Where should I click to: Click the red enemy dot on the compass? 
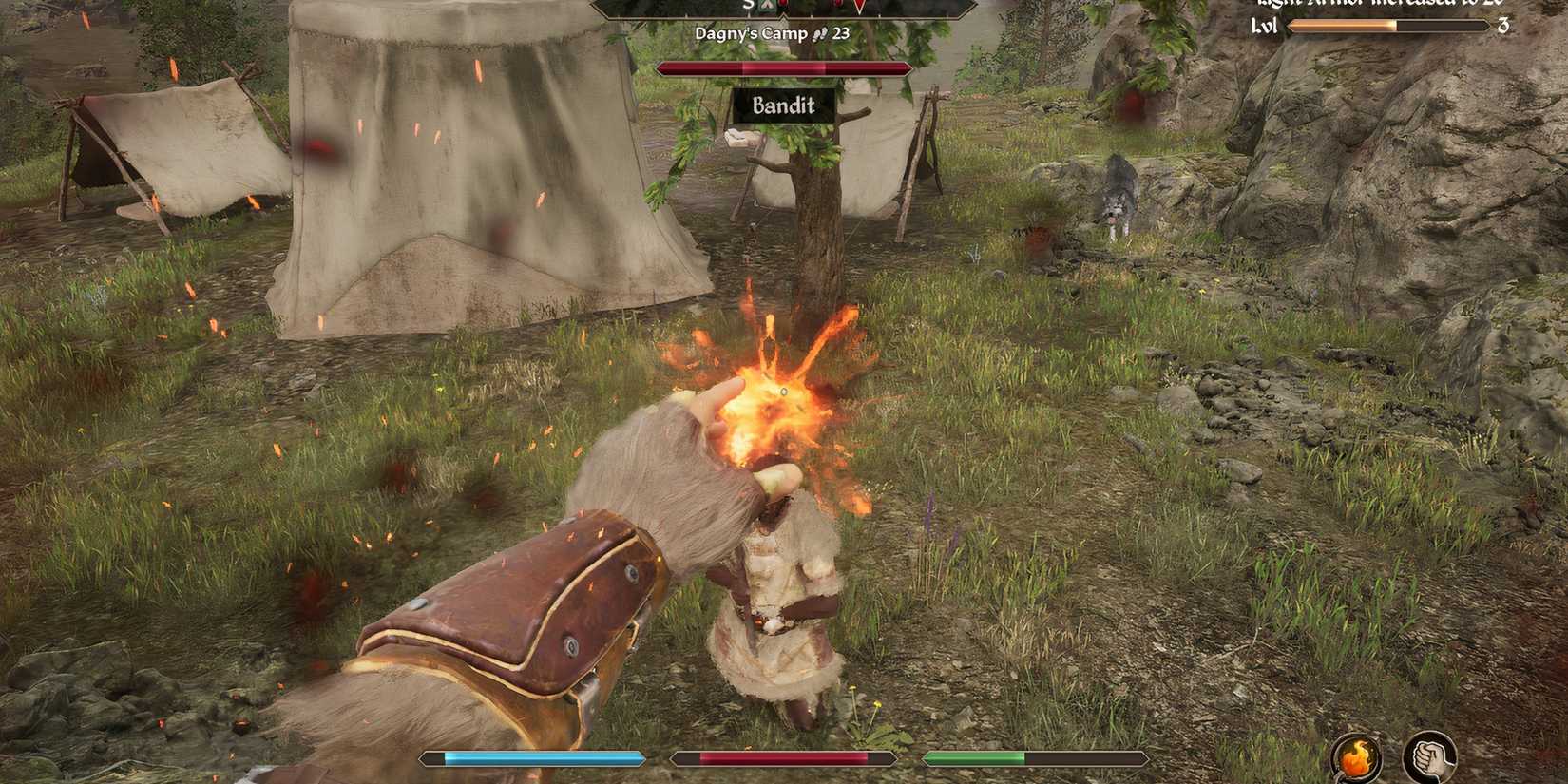point(781,5)
